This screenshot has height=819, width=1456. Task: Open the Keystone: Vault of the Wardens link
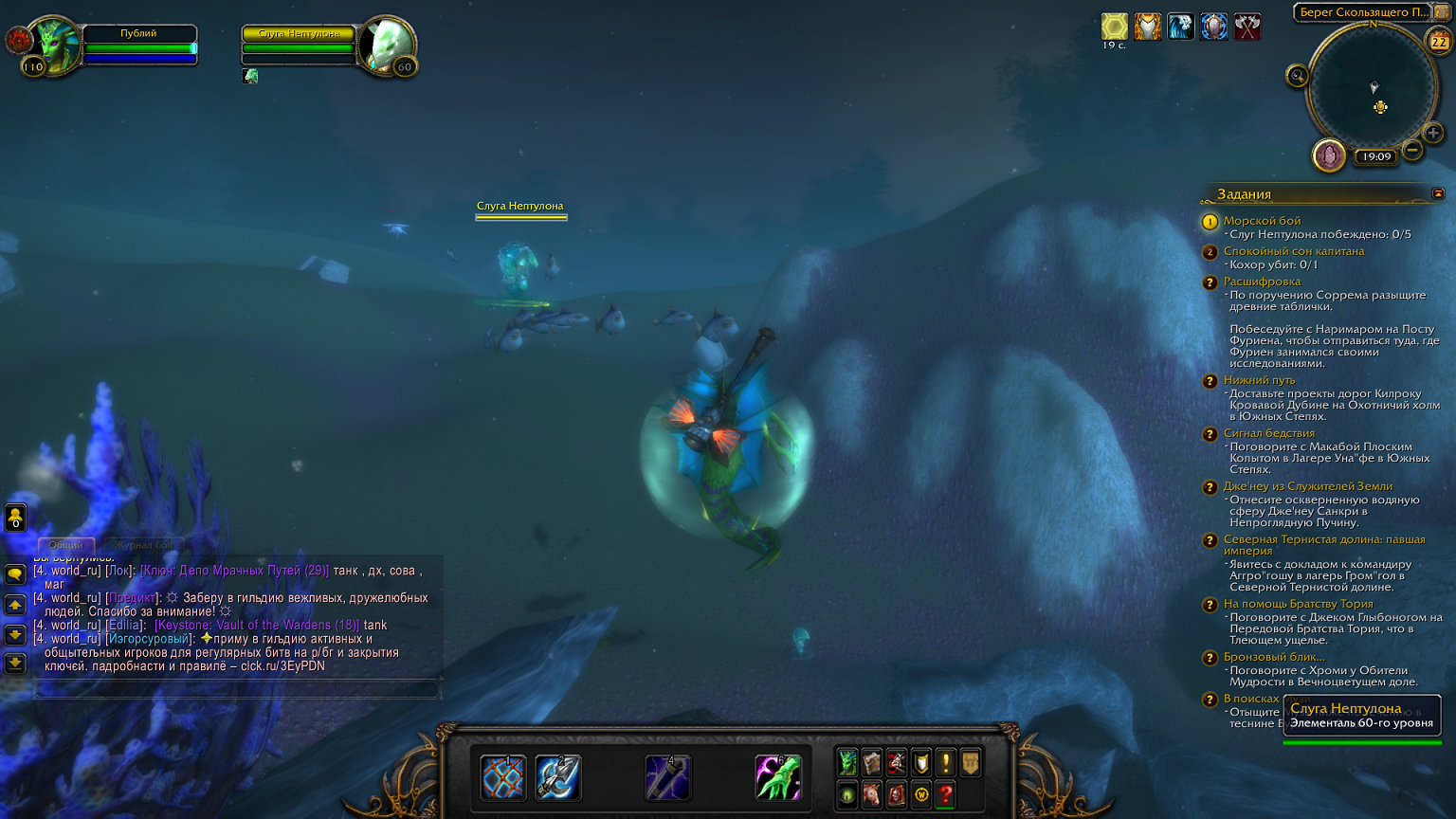click(x=257, y=625)
